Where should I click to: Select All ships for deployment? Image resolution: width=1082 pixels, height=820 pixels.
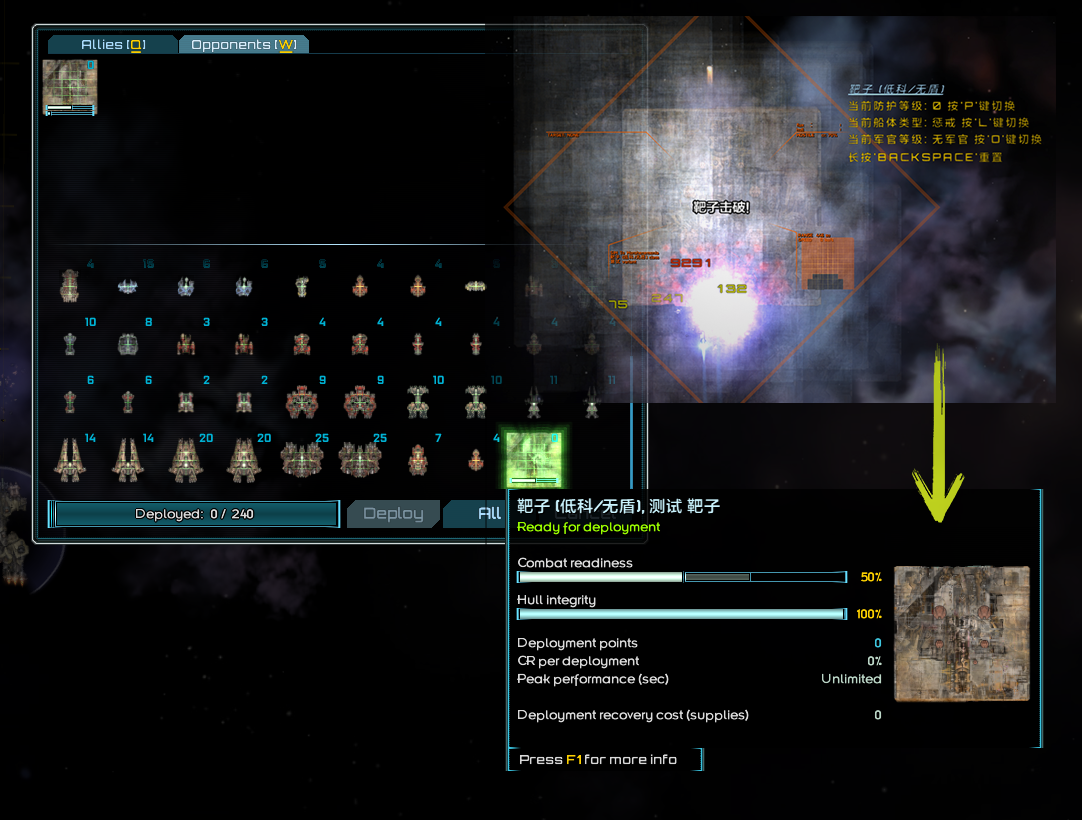click(488, 514)
